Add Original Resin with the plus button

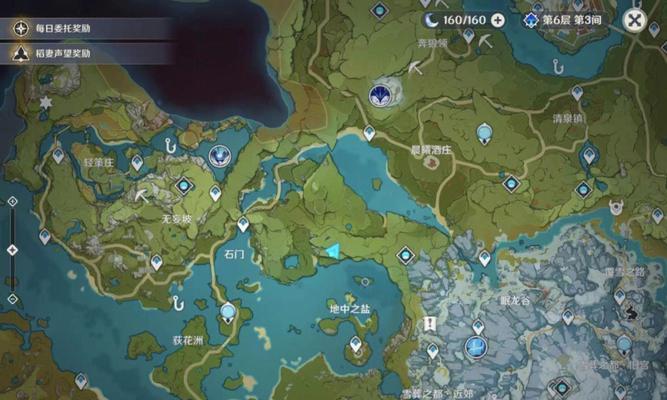[x=497, y=20]
